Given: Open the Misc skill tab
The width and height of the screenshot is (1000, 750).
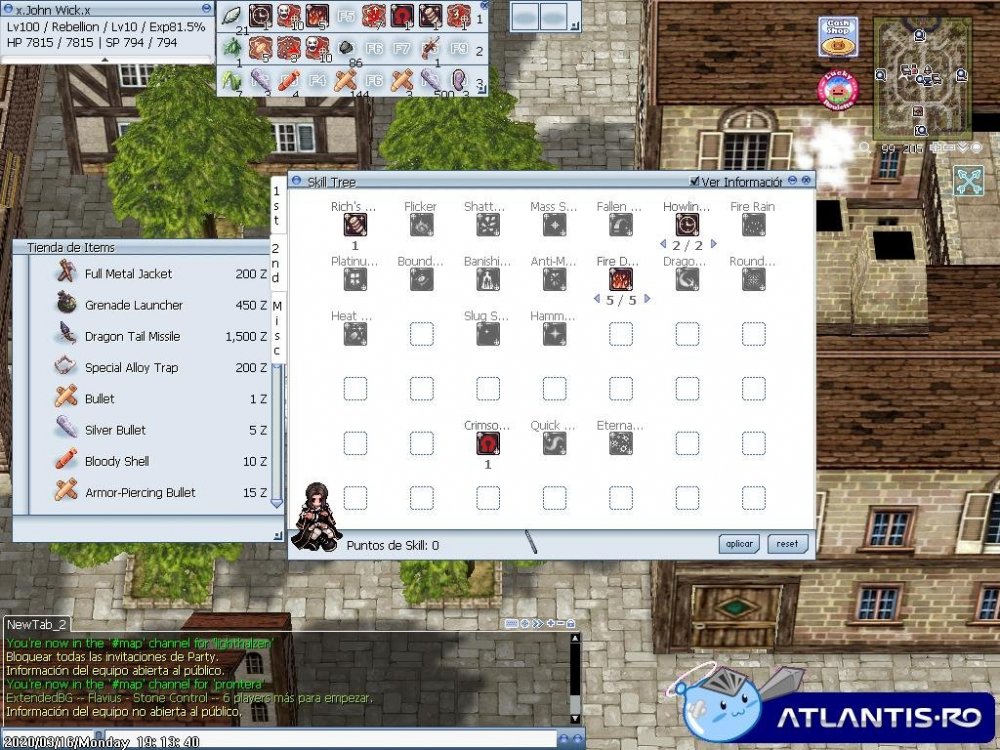Looking at the screenshot, I should click(277, 328).
